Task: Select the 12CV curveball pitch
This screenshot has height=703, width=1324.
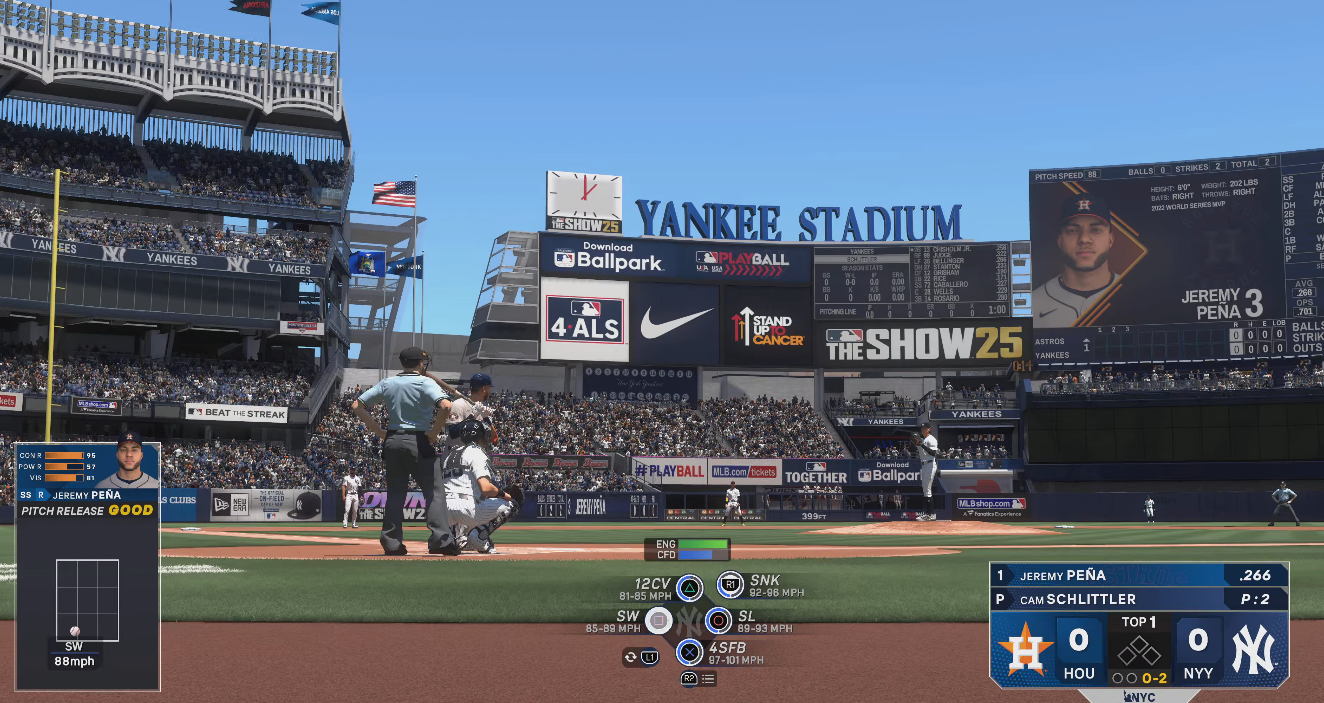Action: pyautogui.click(x=689, y=588)
